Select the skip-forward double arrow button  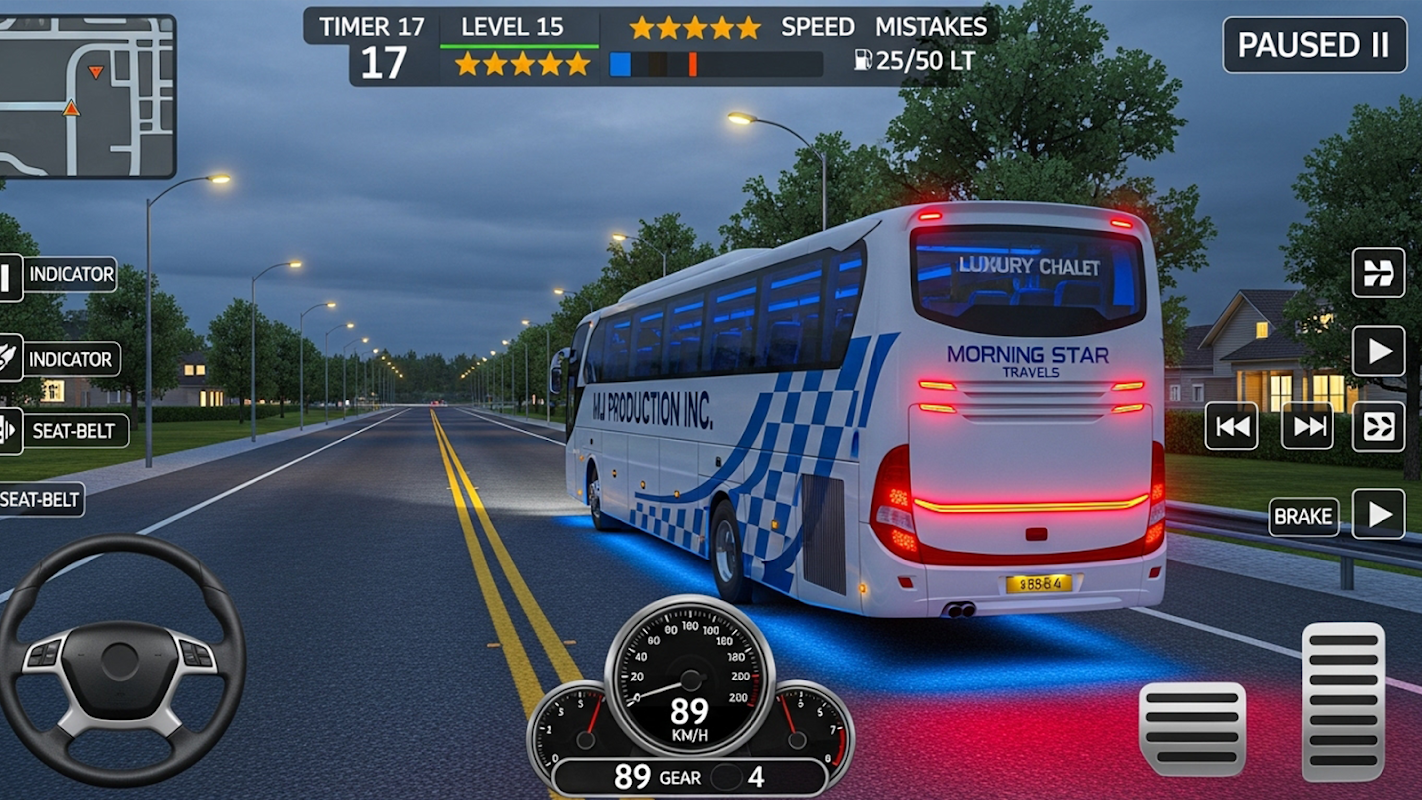pos(1307,427)
